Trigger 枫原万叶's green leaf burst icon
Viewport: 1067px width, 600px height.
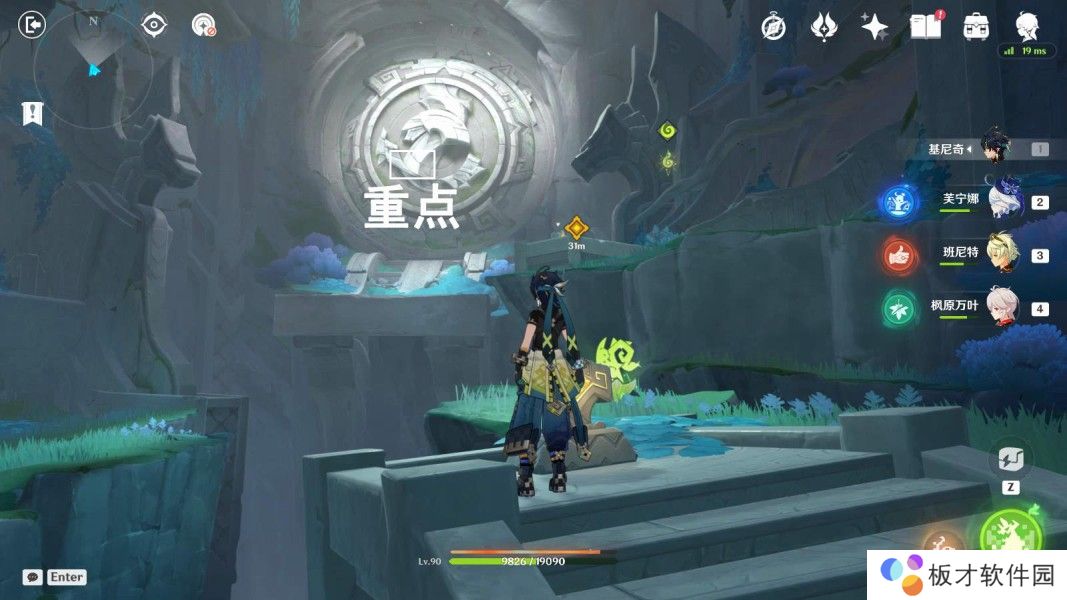point(900,308)
